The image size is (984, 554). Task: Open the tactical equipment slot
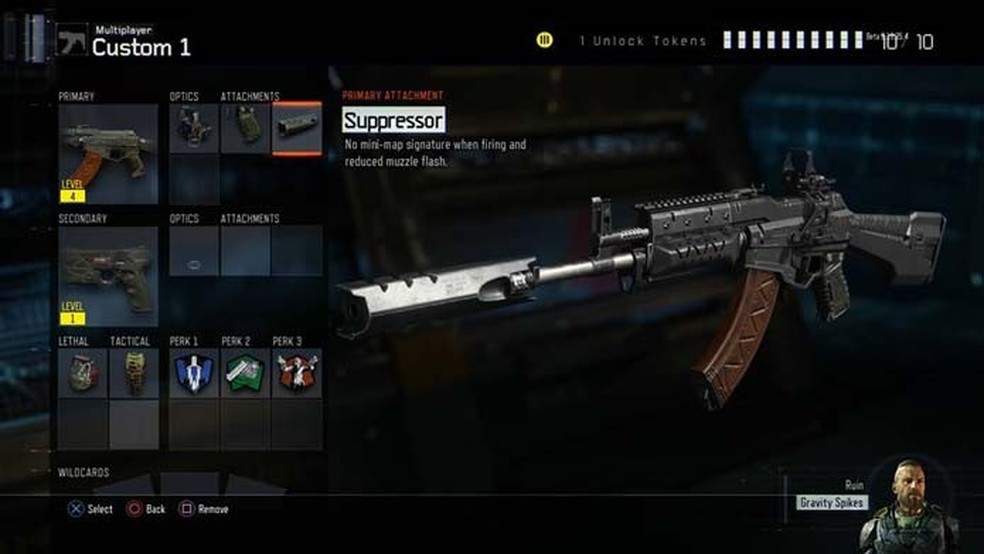pos(134,373)
